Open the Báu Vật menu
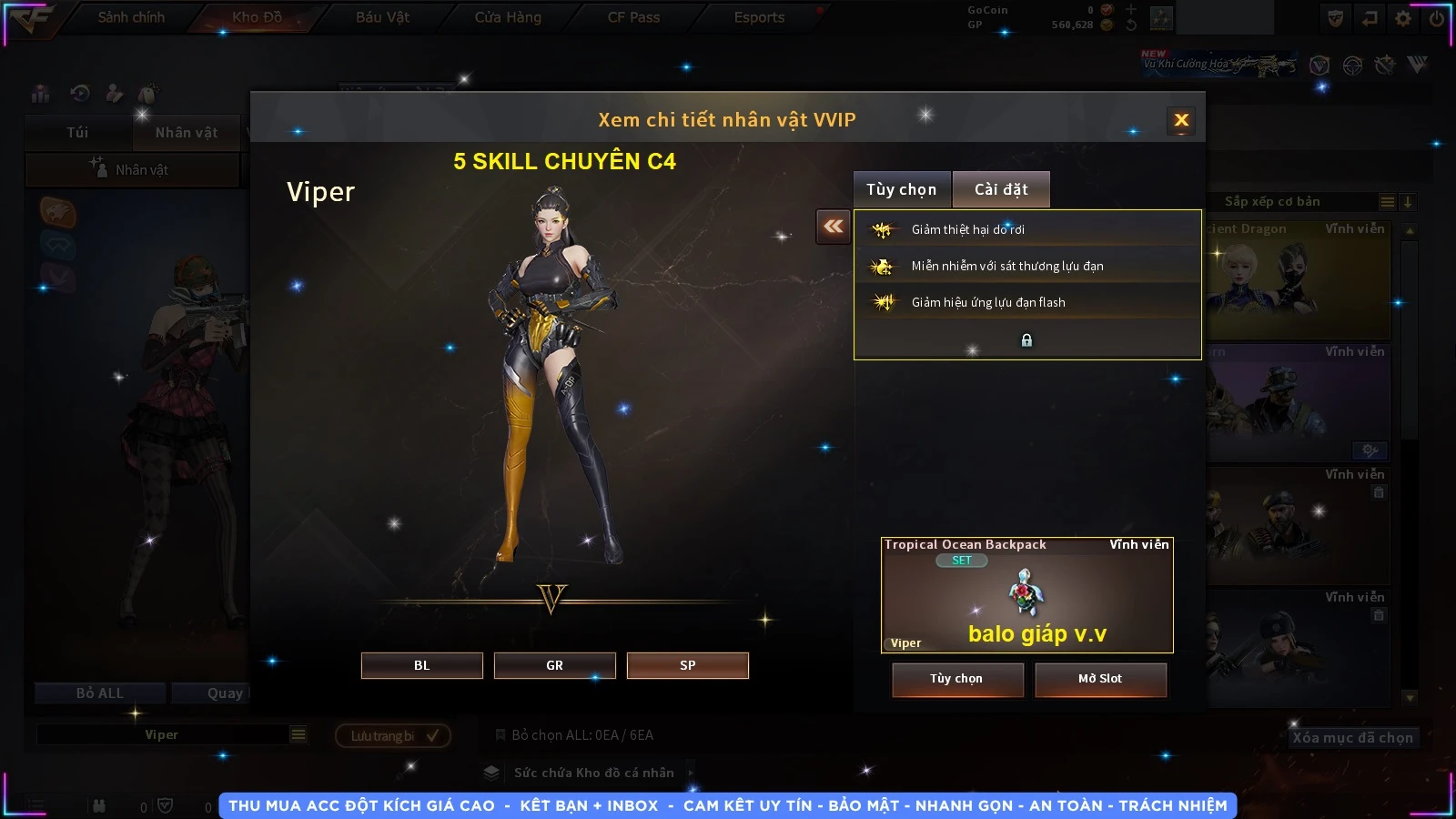This screenshot has height=819, width=1456. [x=382, y=17]
